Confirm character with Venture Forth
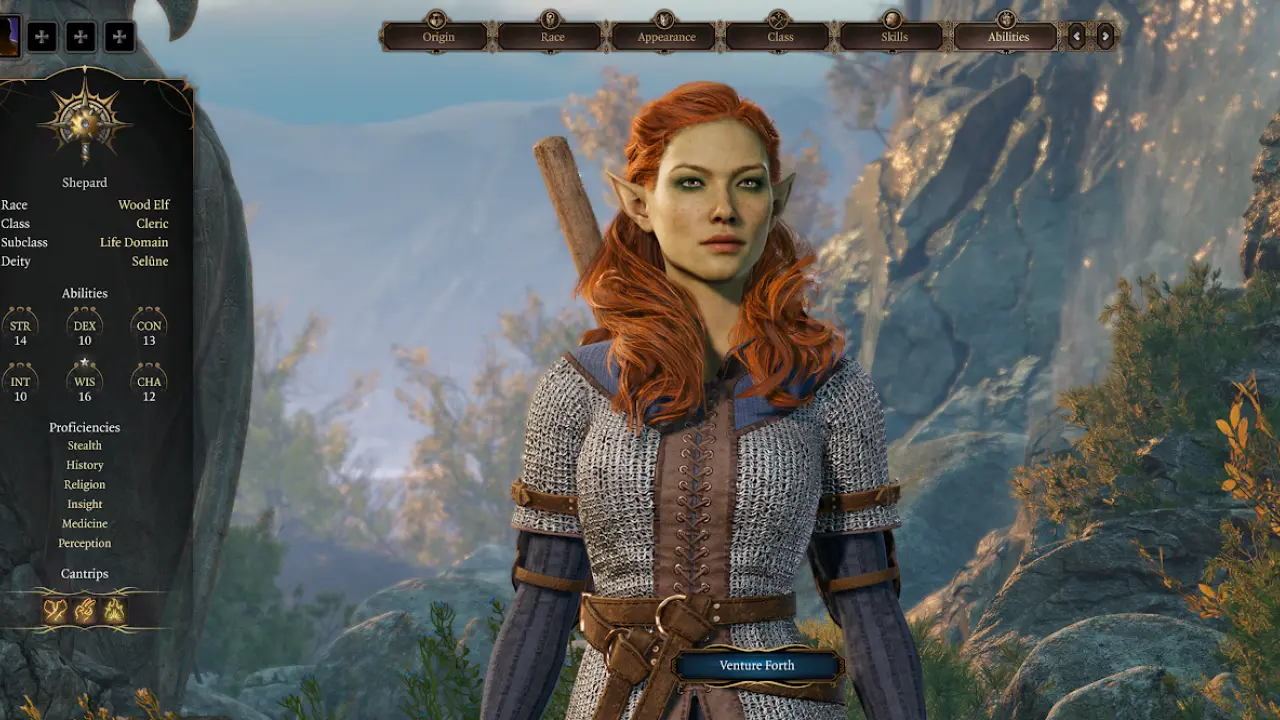This screenshot has height=720, width=1280. 757,666
